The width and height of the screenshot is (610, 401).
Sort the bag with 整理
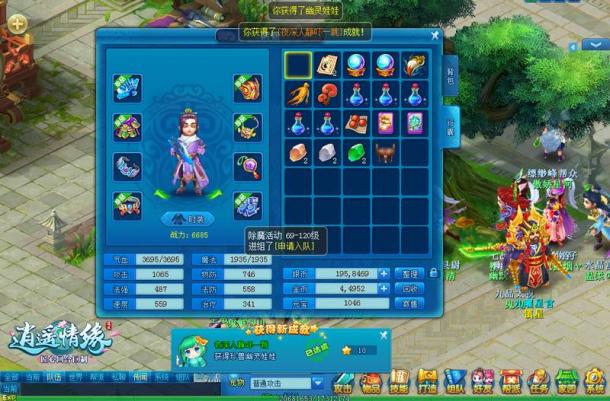point(410,272)
